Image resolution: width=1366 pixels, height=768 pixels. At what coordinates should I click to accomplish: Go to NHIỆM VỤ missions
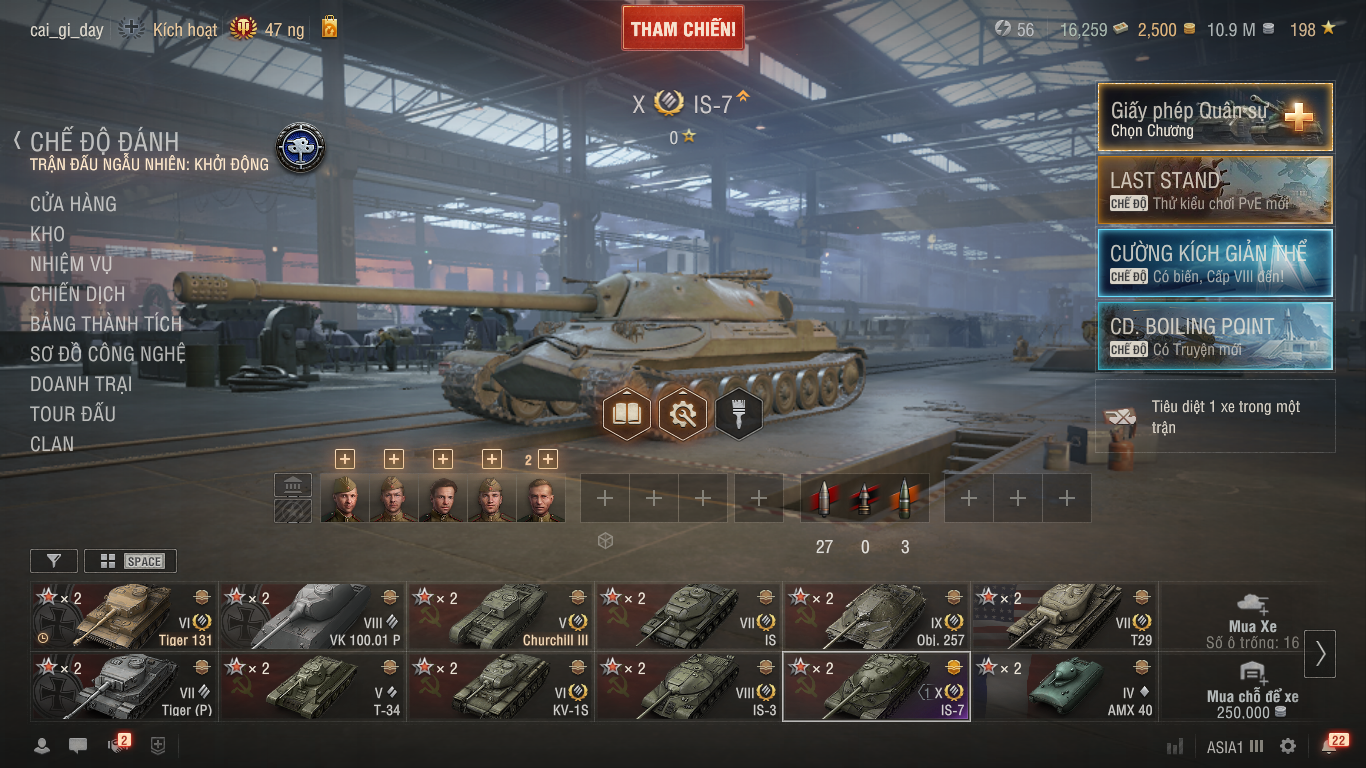click(71, 264)
